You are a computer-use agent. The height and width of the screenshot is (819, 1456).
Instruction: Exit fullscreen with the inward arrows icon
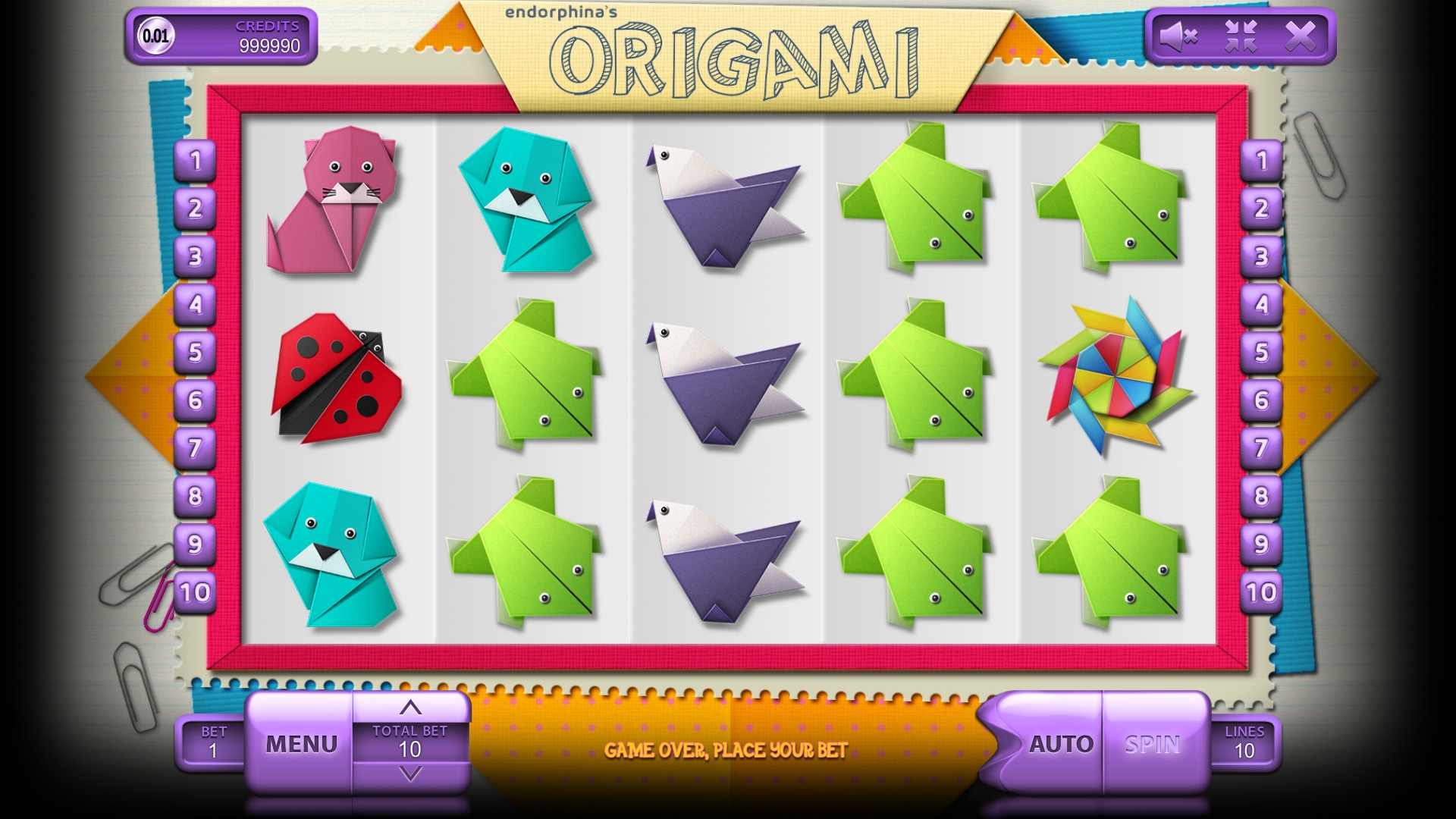pos(1241,36)
